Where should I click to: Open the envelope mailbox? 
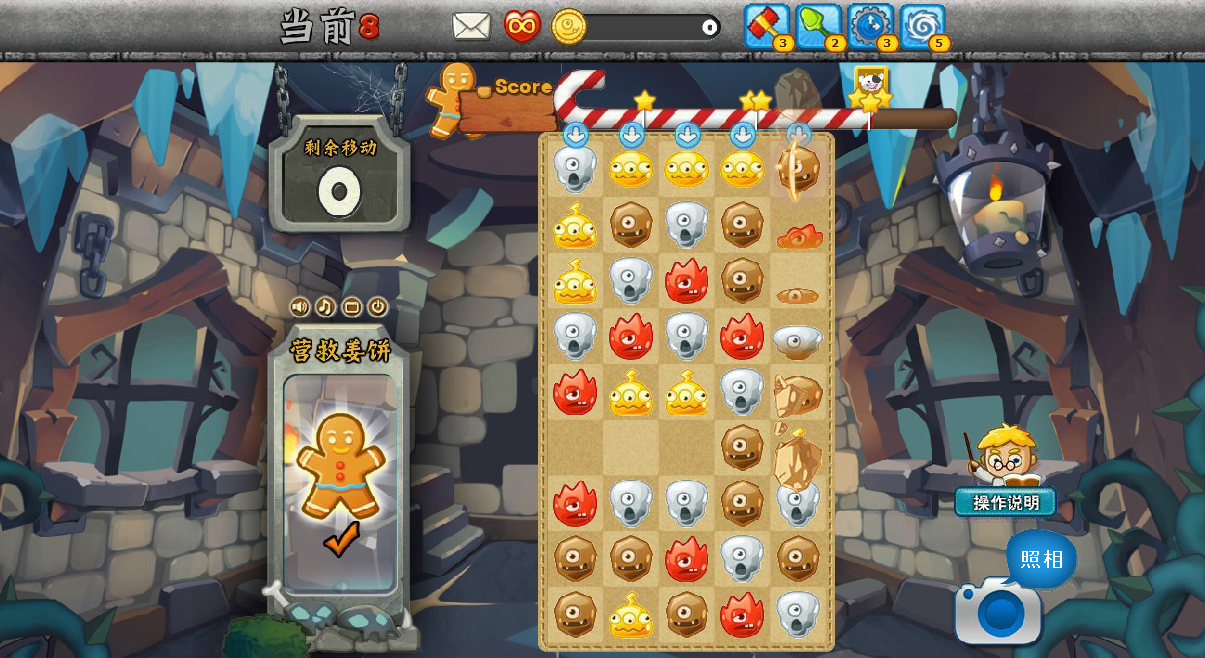471,26
